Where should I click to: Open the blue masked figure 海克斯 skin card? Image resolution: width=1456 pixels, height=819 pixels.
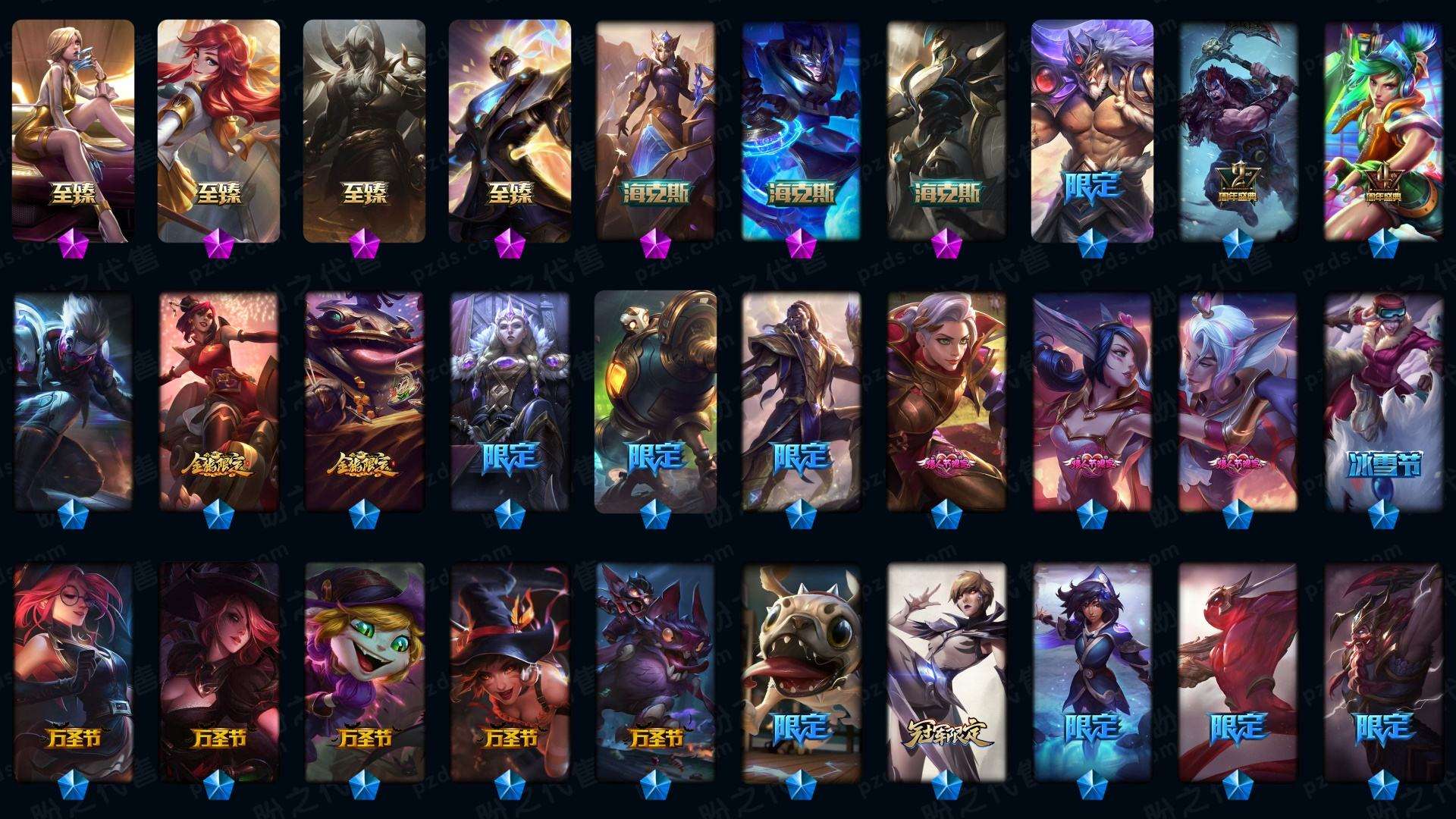[801, 129]
